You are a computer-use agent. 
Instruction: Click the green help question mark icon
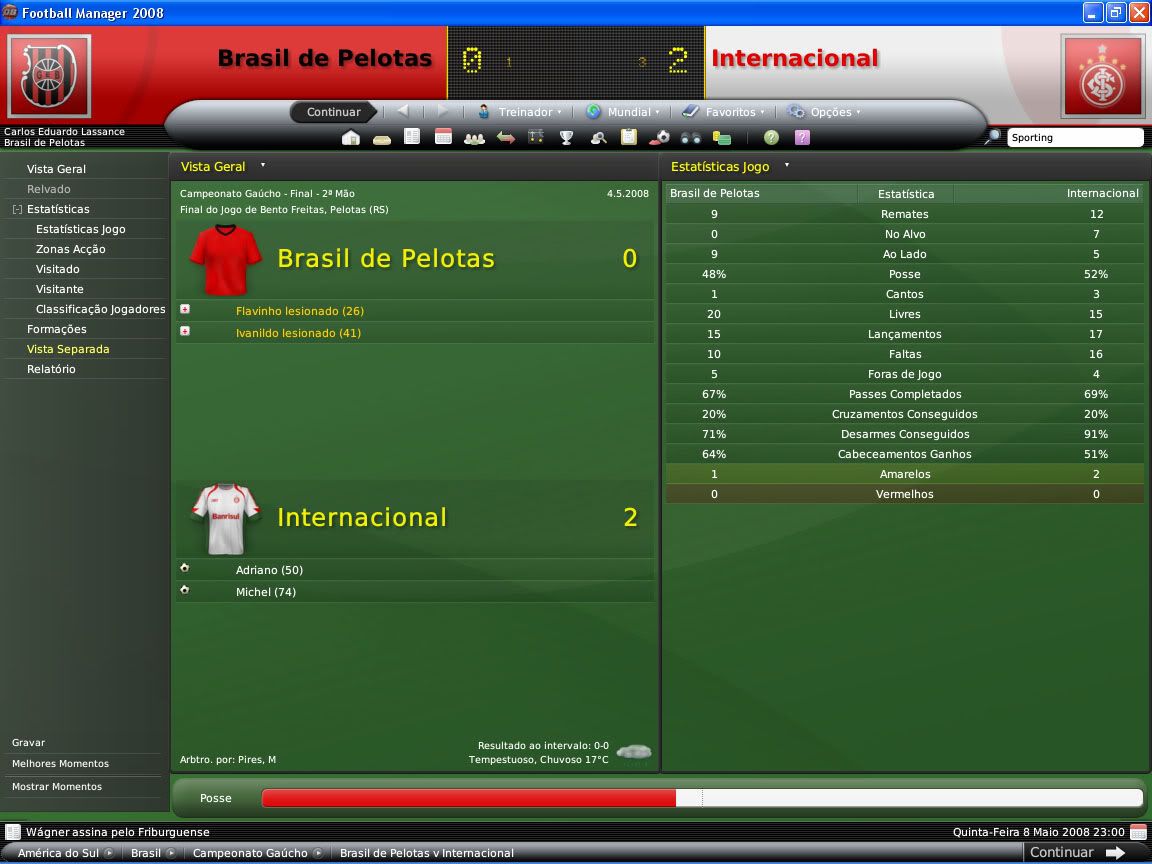[x=771, y=138]
